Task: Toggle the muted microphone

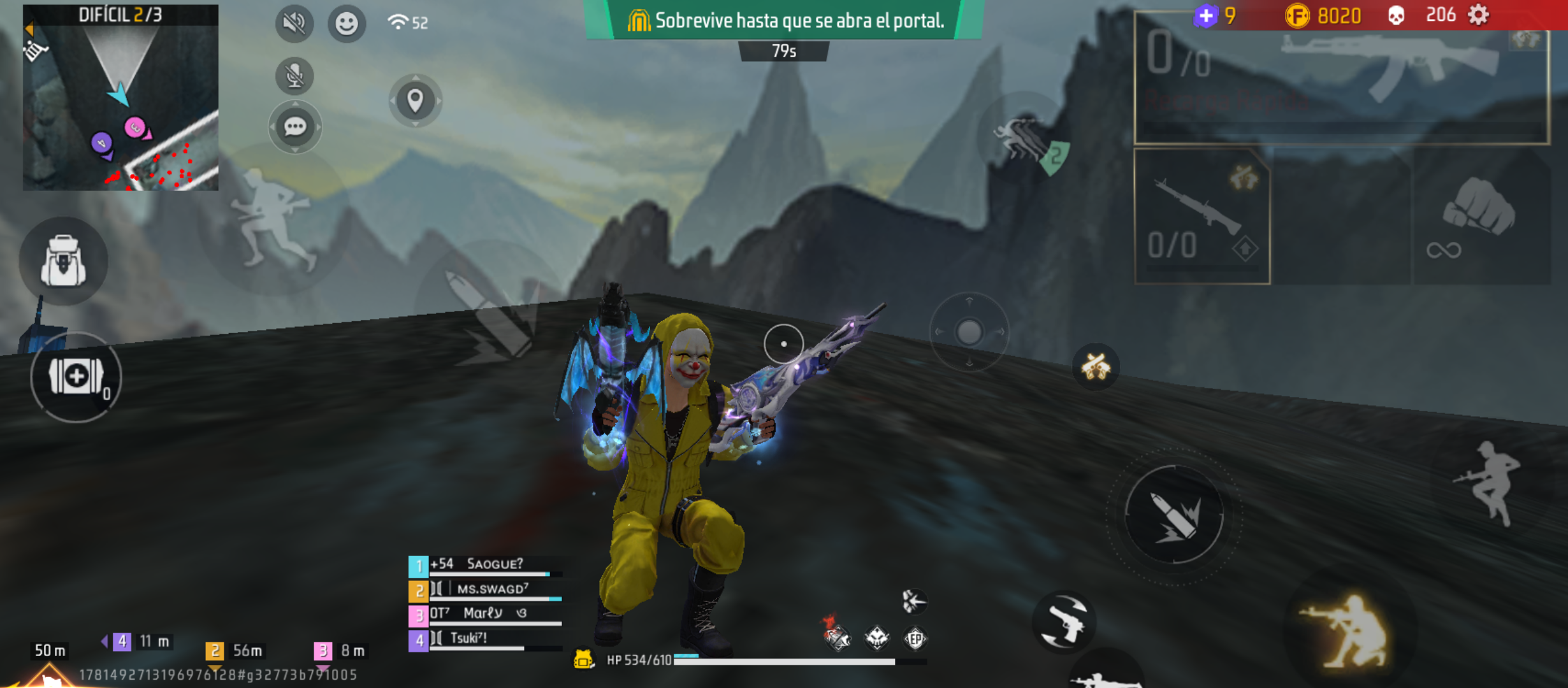Action: tap(294, 76)
